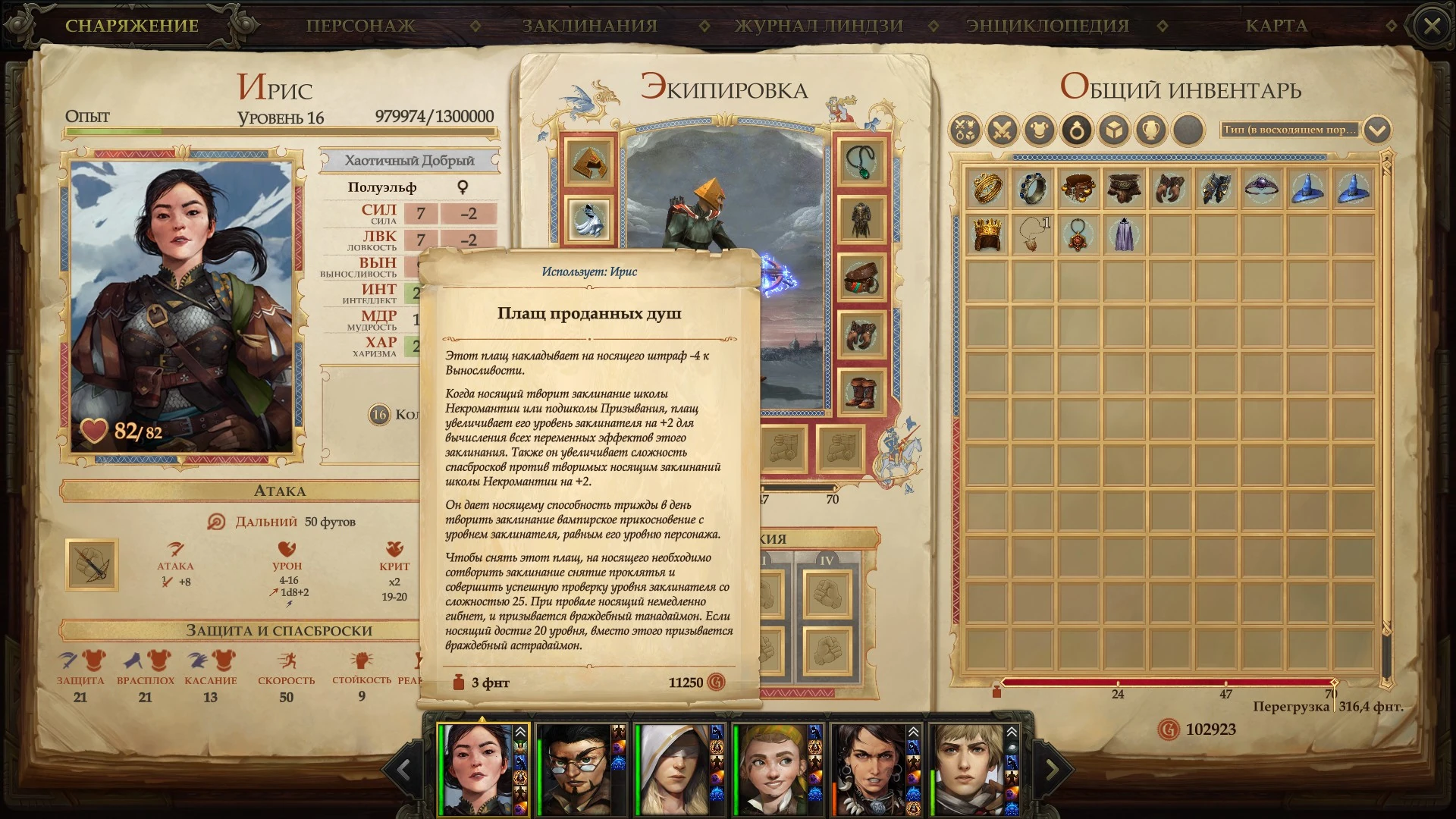Open the Заклинания tab
The image size is (1456, 819).
coord(589,25)
